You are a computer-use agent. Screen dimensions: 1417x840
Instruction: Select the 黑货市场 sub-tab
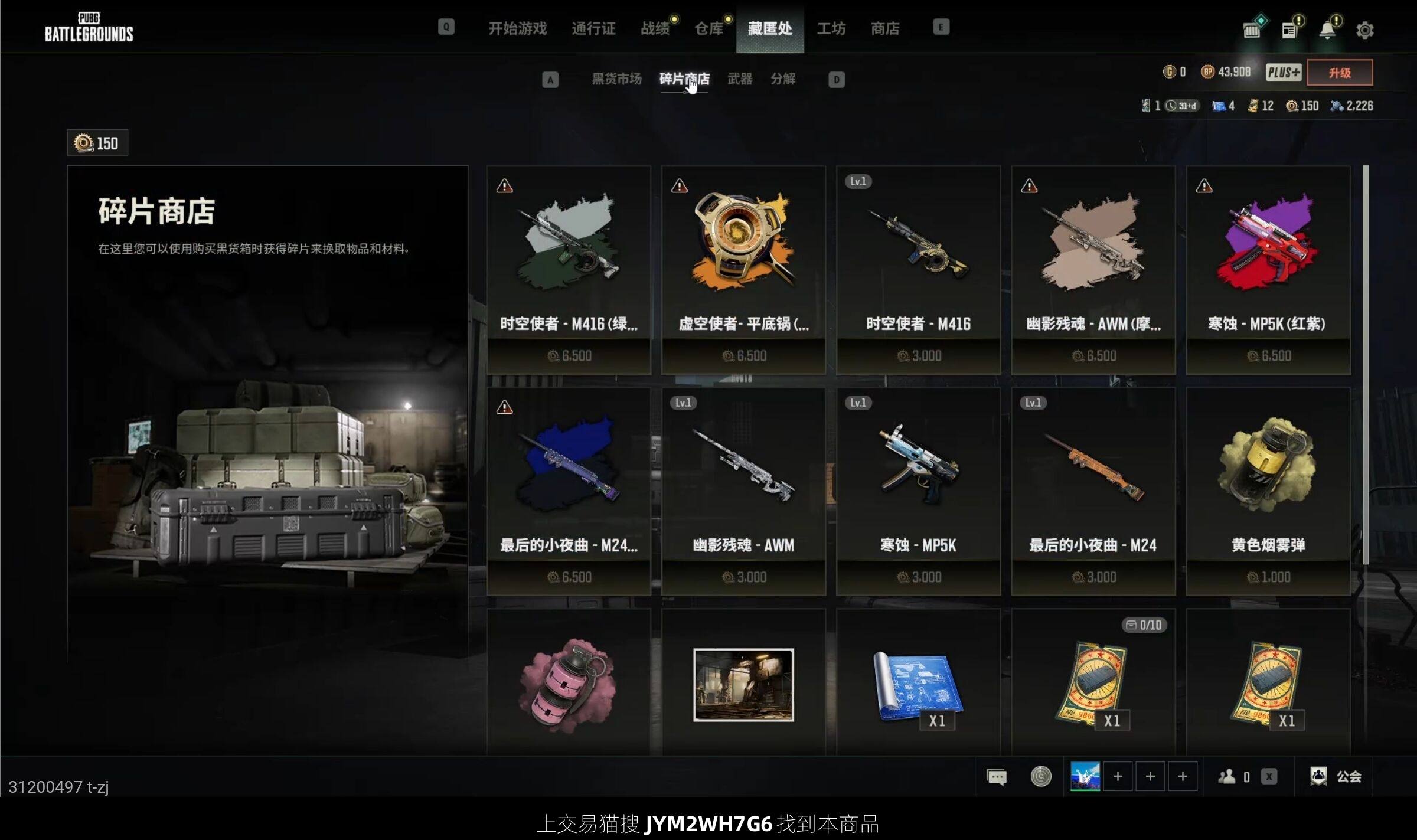(x=616, y=79)
